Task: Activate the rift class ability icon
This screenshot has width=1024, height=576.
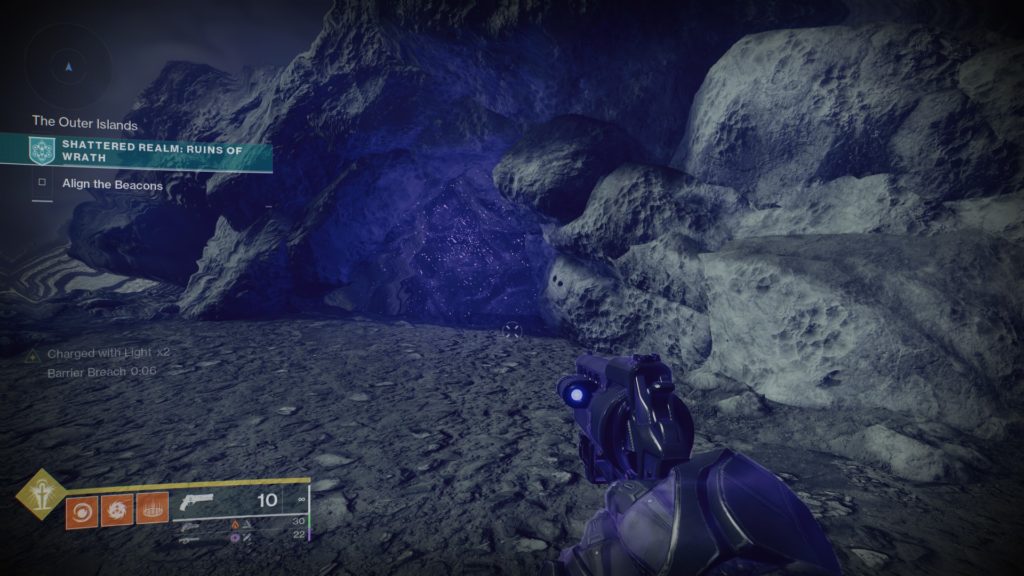Action: click(x=152, y=510)
